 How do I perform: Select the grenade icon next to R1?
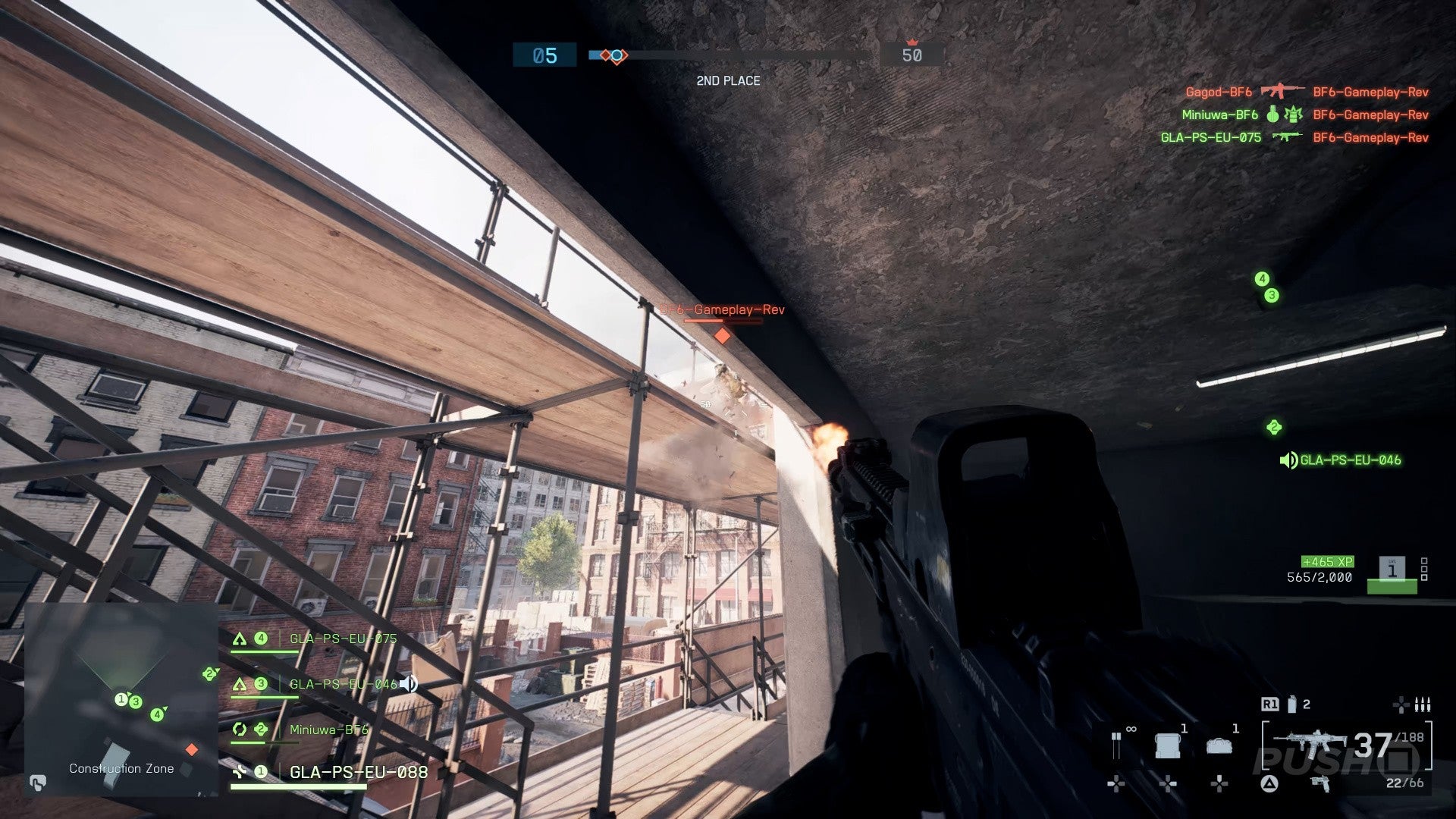pos(1291,703)
